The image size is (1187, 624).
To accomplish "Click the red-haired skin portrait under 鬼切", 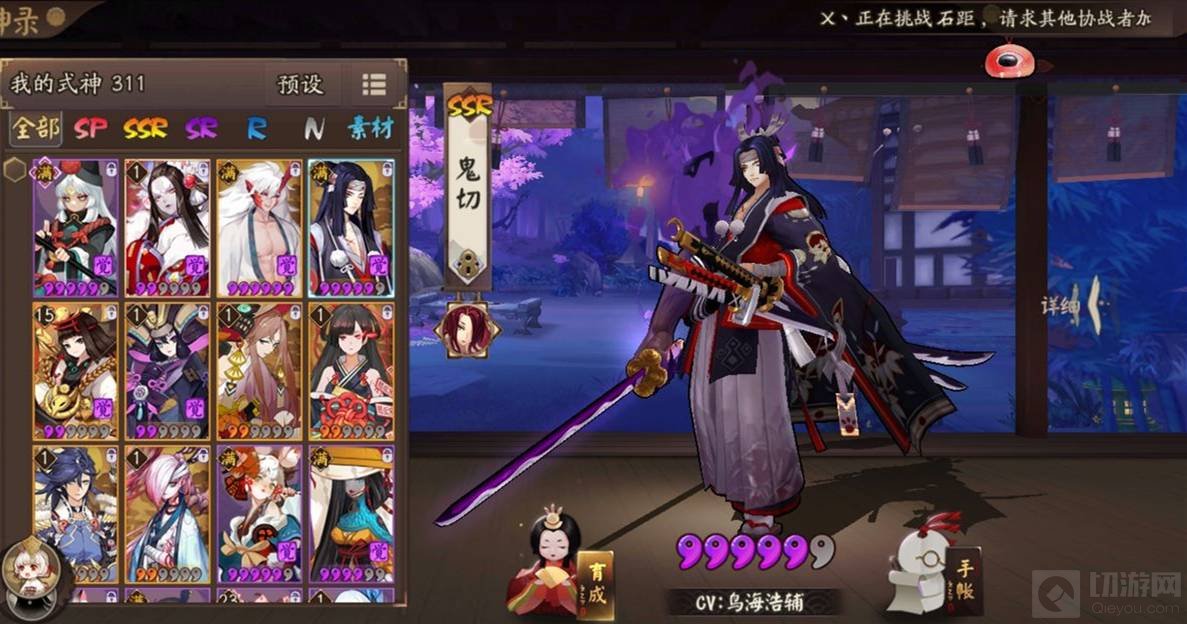I will coord(466,330).
